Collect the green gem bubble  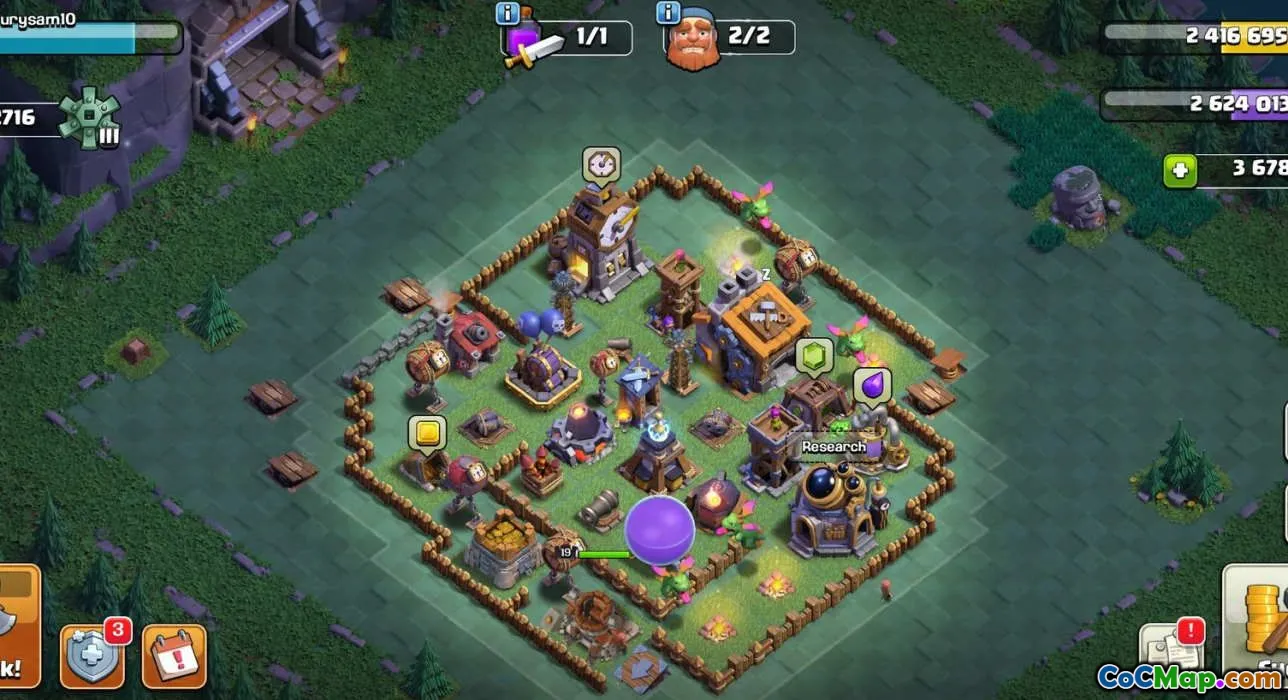pyautogui.click(x=813, y=356)
